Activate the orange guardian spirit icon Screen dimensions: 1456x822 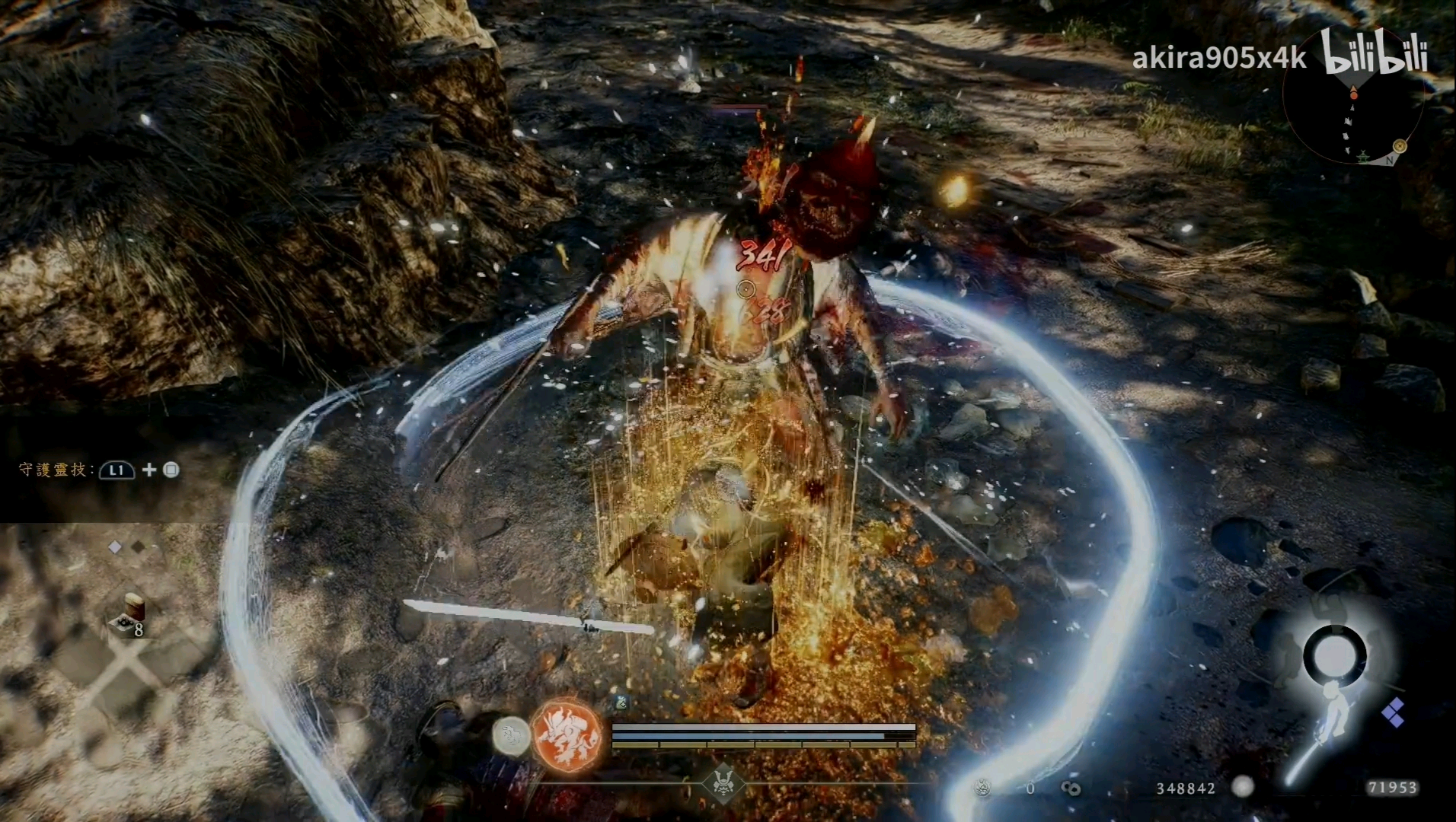tap(567, 736)
